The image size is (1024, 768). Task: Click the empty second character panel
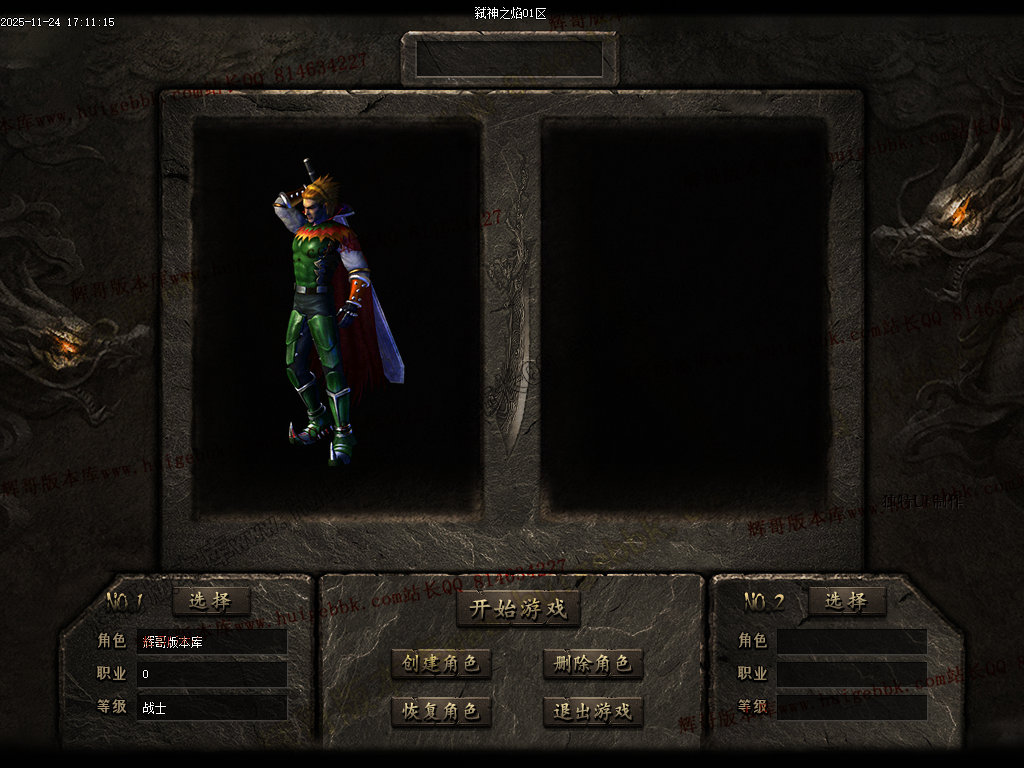point(685,315)
